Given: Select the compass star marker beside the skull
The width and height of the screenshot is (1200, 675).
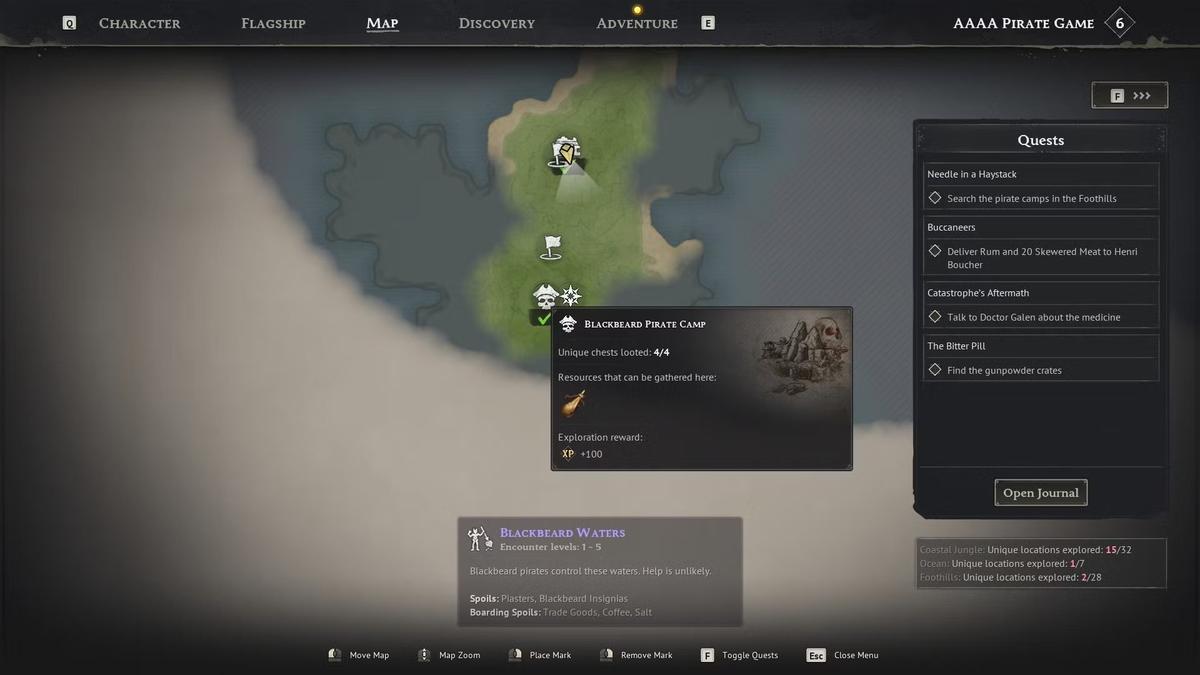Looking at the screenshot, I should click(571, 295).
